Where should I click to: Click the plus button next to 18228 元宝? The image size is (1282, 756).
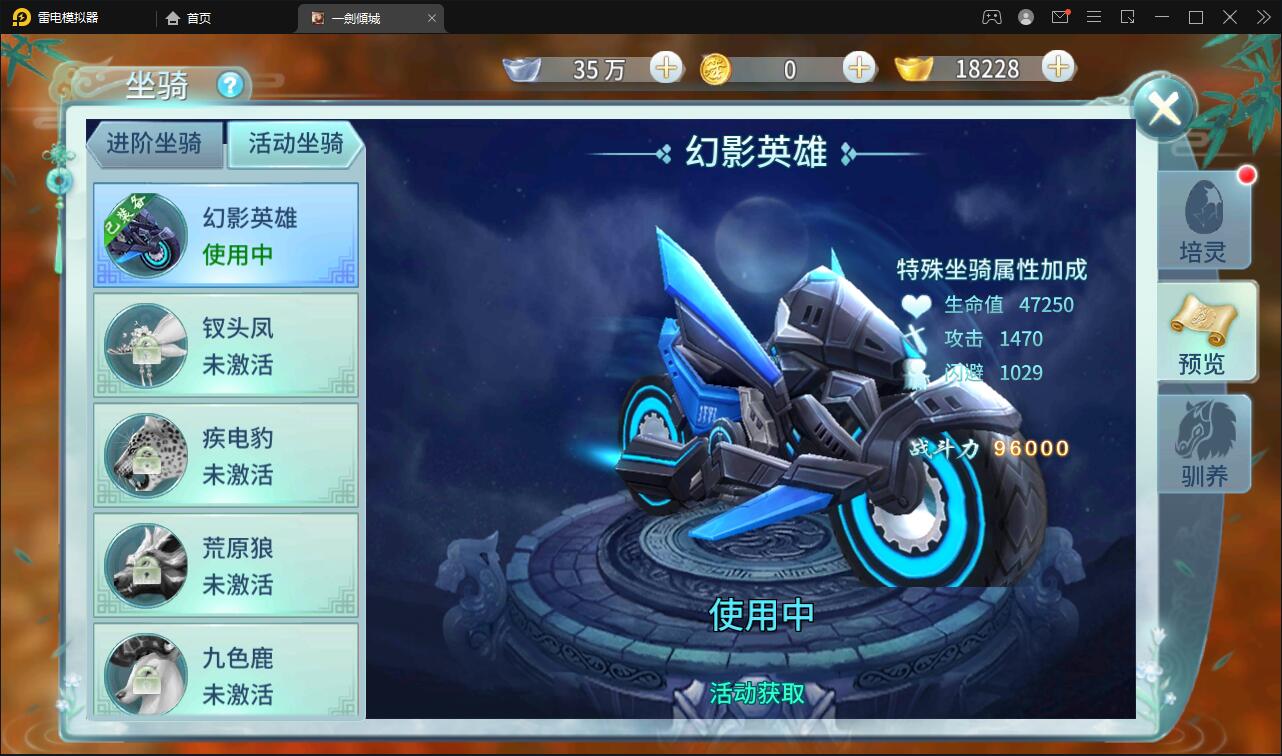click(x=1057, y=68)
